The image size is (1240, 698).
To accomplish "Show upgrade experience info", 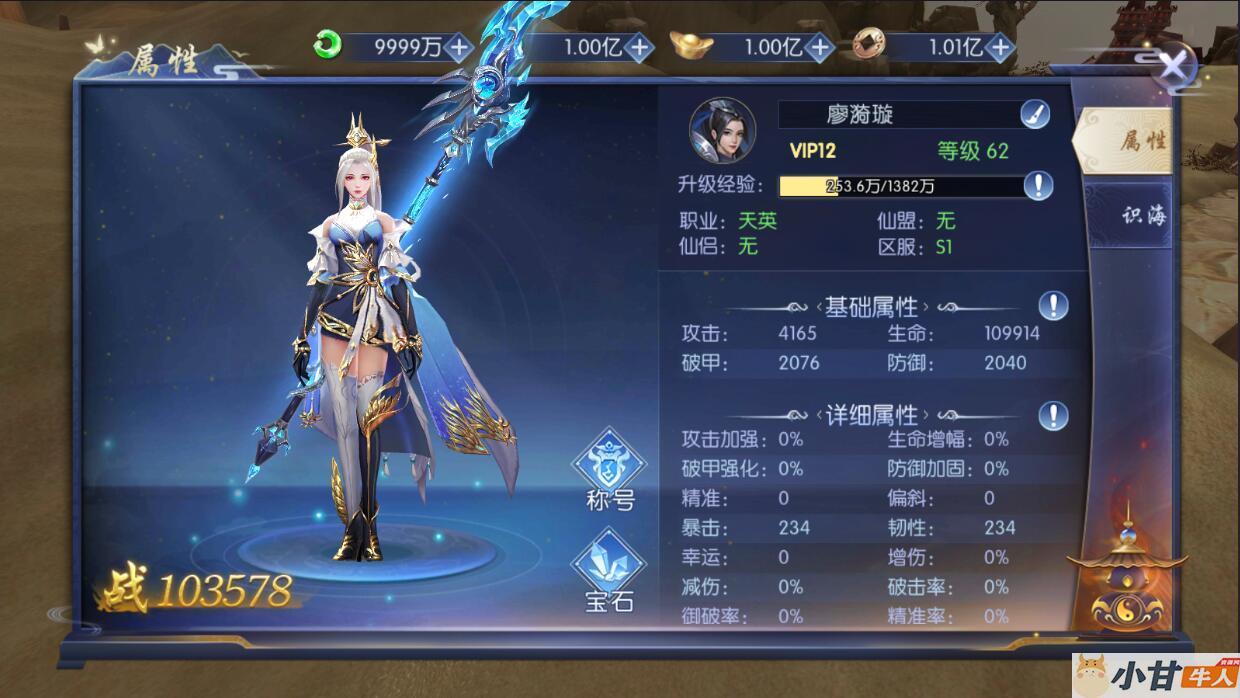I will (1038, 185).
